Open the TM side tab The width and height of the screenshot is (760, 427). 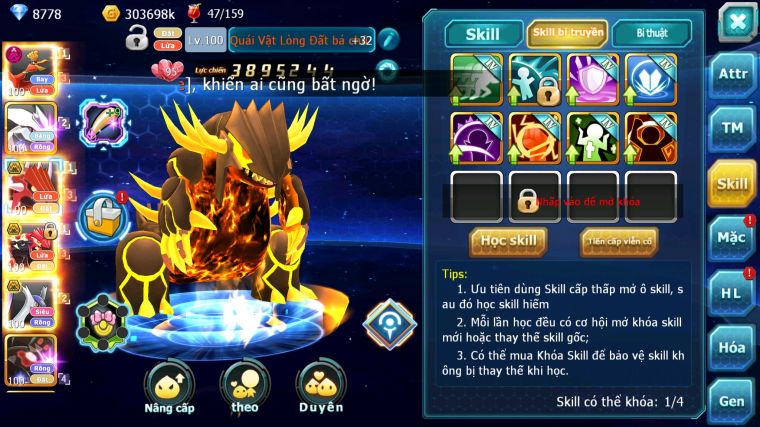(x=732, y=128)
